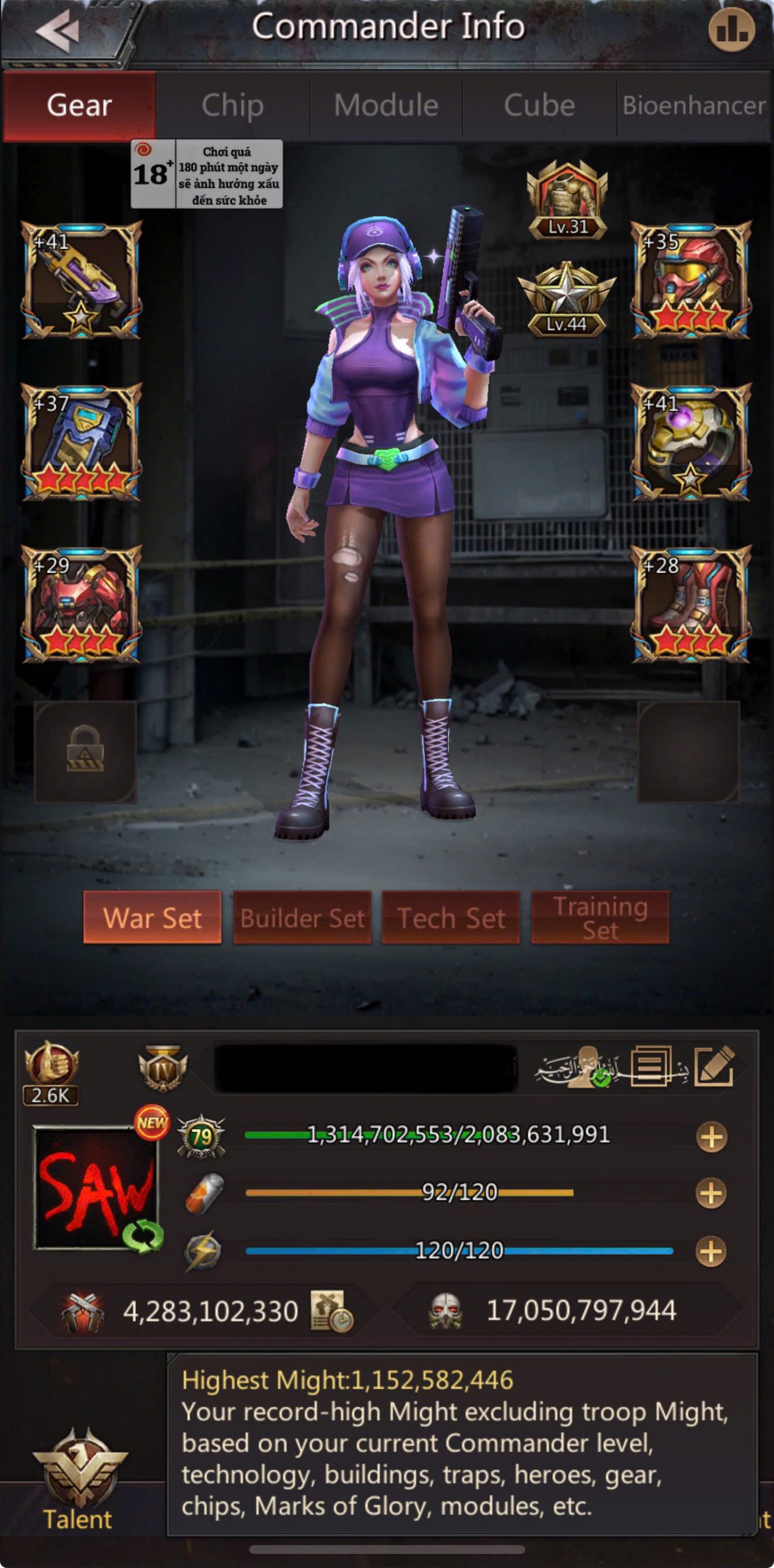Open the Module tab
Image resolution: width=774 pixels, height=1568 pixels.
(386, 105)
